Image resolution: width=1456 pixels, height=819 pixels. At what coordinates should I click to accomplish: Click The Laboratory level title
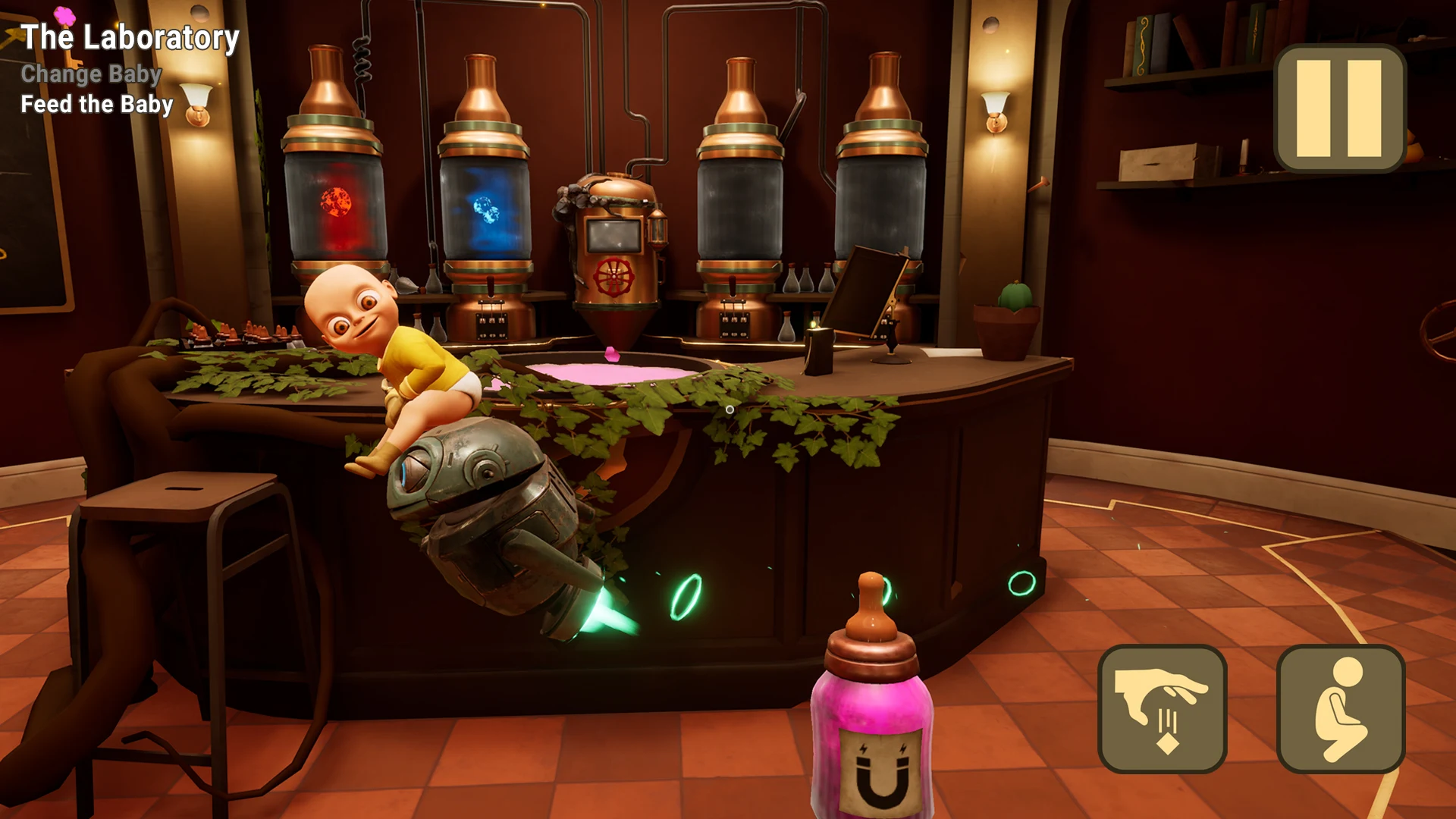[x=130, y=37]
